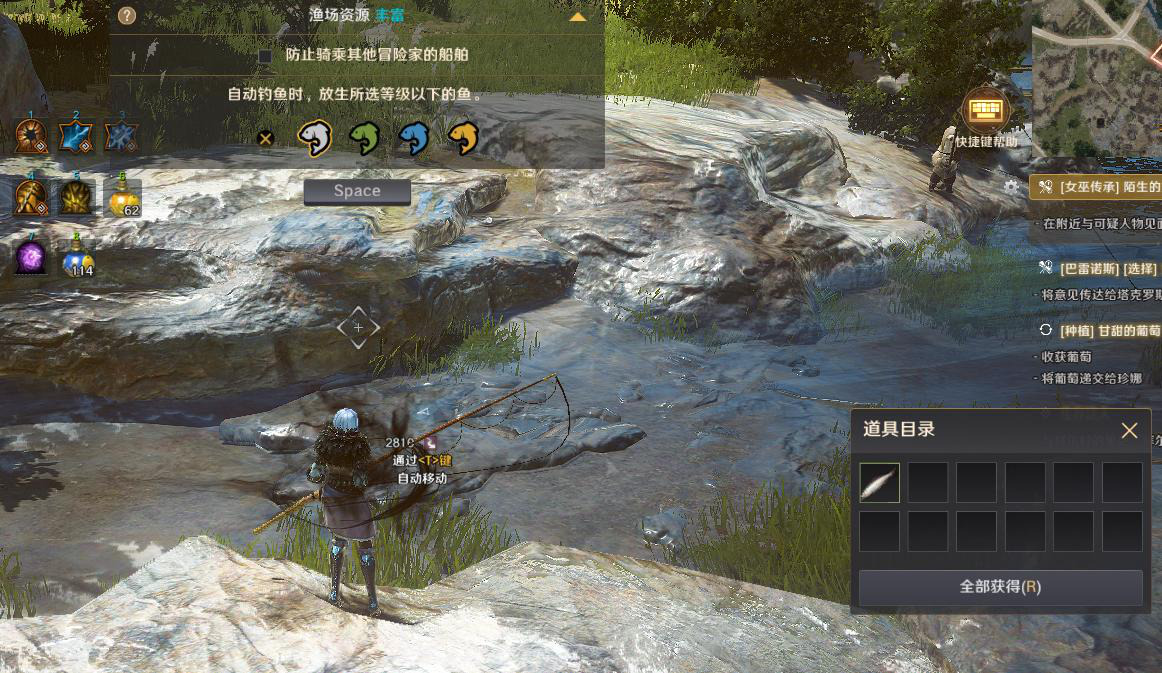
Task: Click the 全部获得 loot-all button
Action: [1000, 587]
